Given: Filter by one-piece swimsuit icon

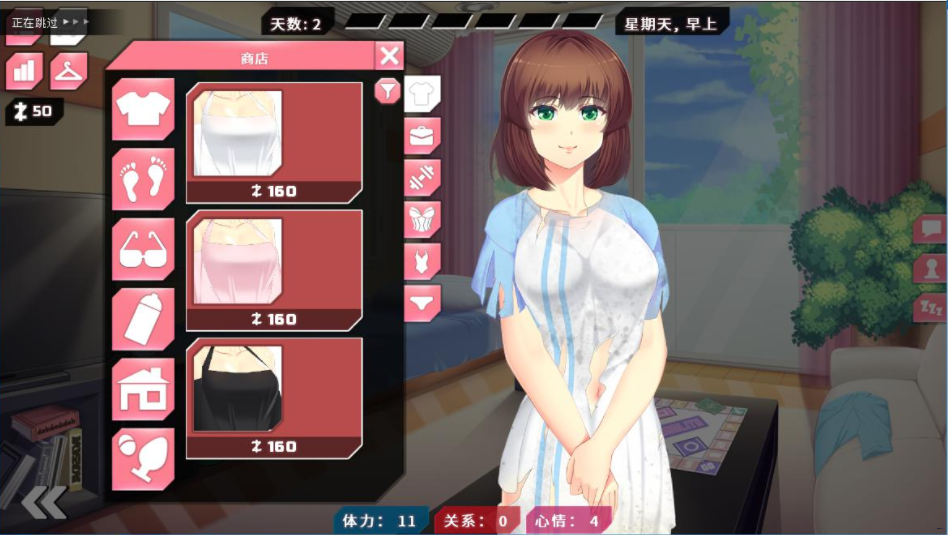Looking at the screenshot, I should (x=422, y=261).
